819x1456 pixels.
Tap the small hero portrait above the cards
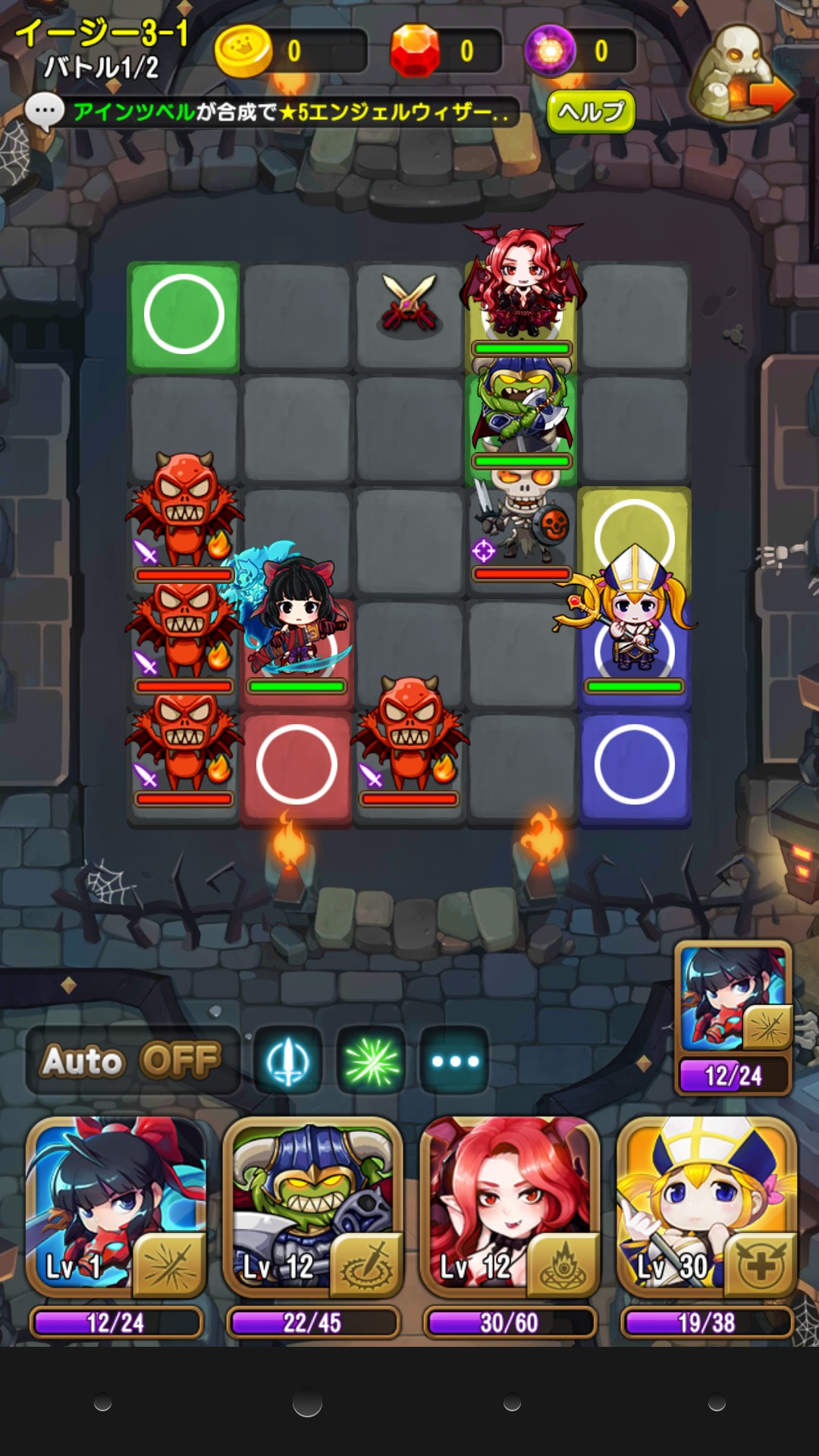(733, 998)
